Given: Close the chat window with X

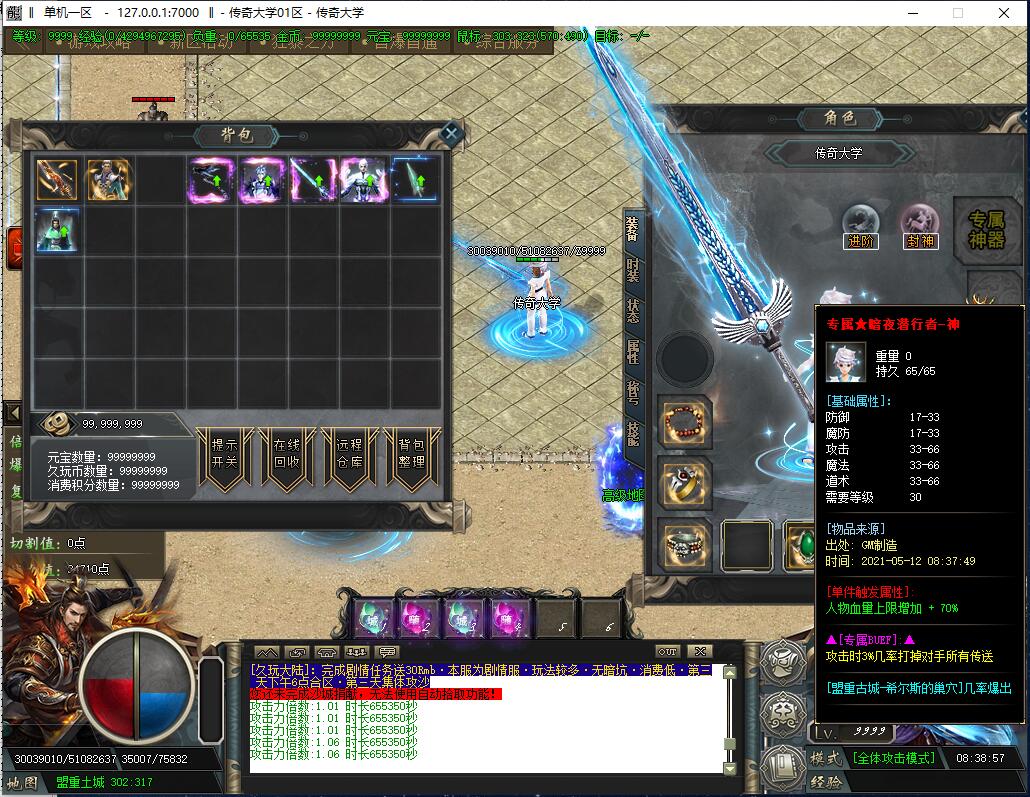Looking at the screenshot, I should click(x=700, y=651).
